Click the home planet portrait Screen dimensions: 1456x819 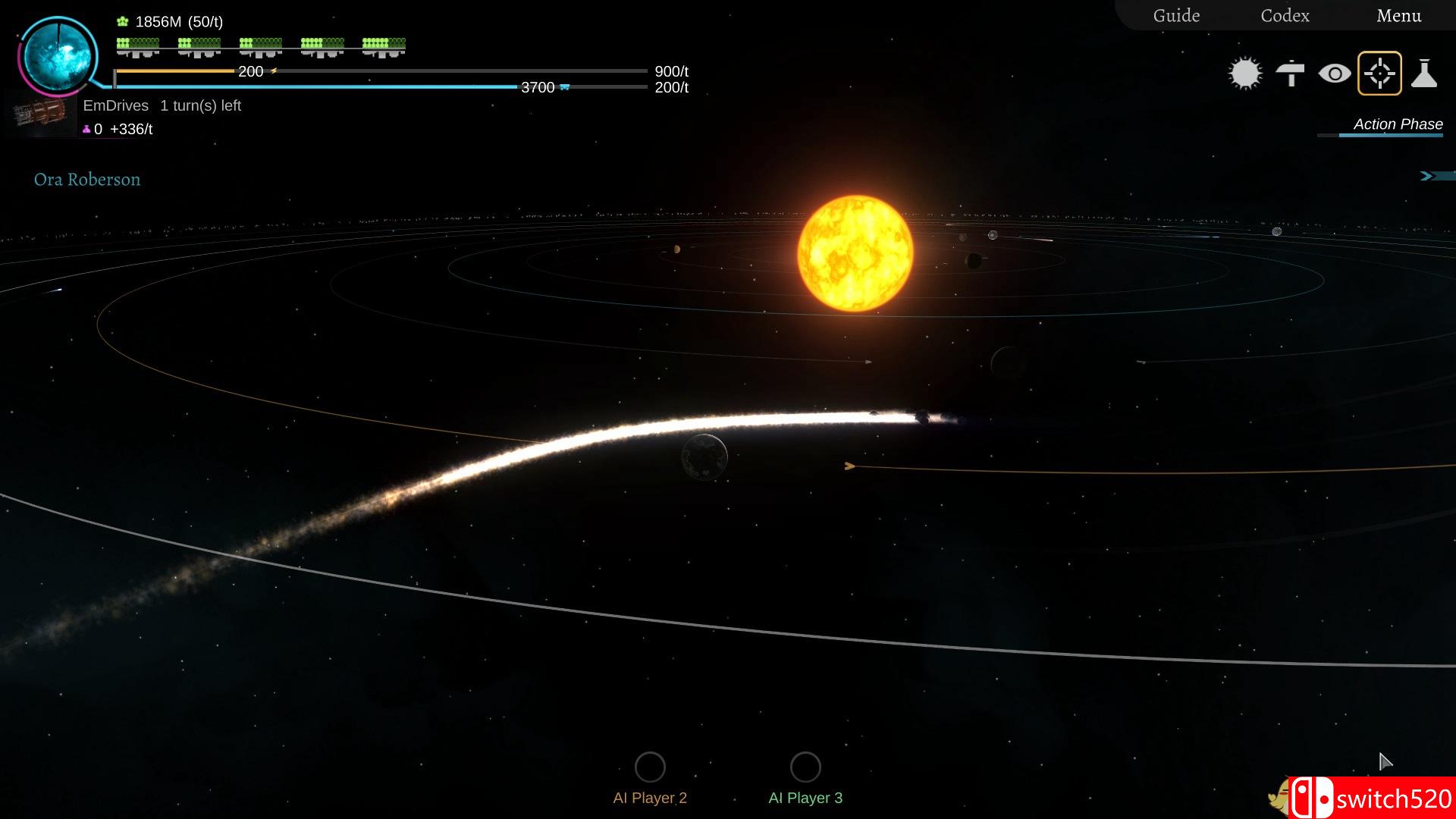(x=58, y=56)
